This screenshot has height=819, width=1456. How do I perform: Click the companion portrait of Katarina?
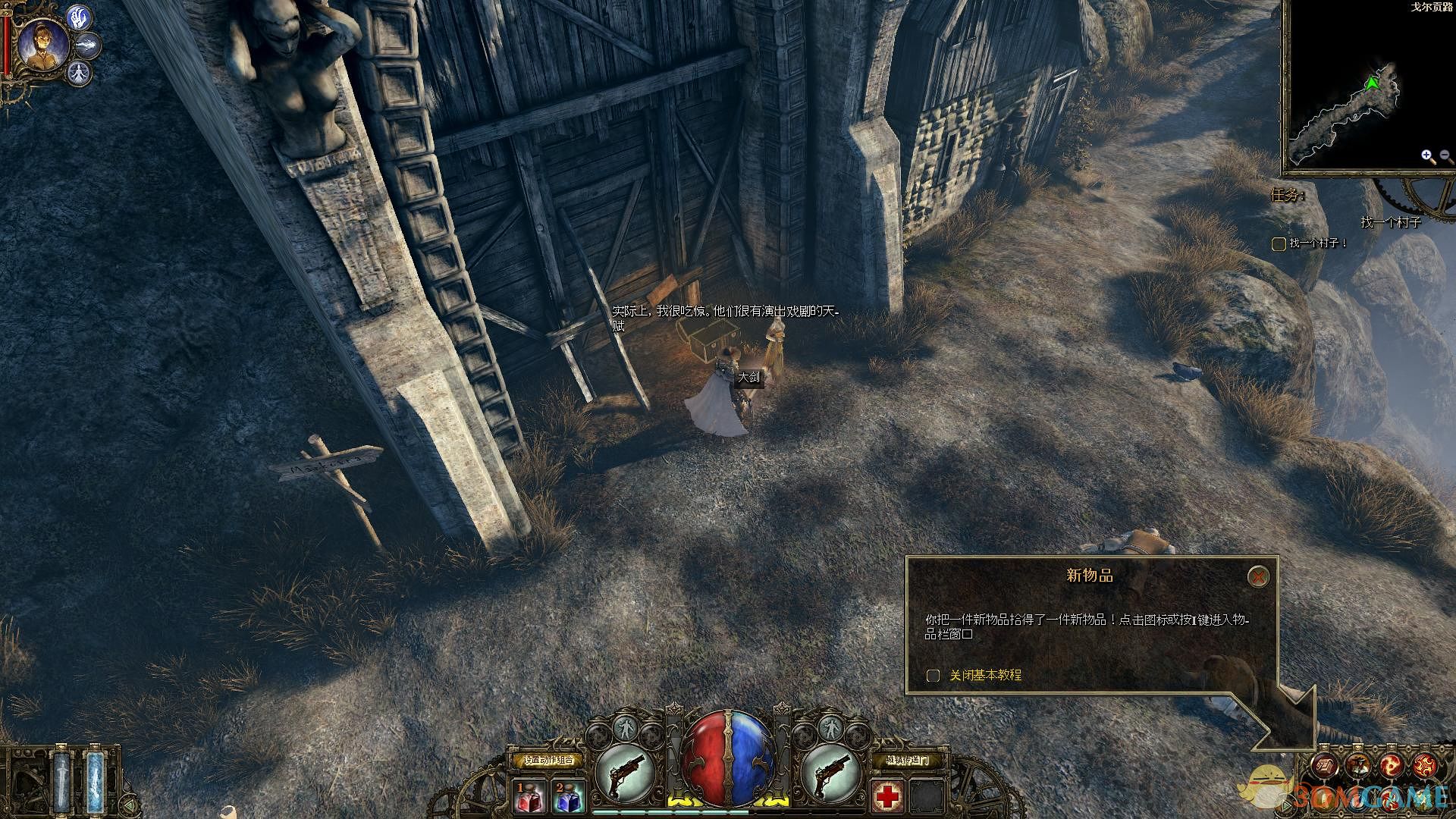42,45
